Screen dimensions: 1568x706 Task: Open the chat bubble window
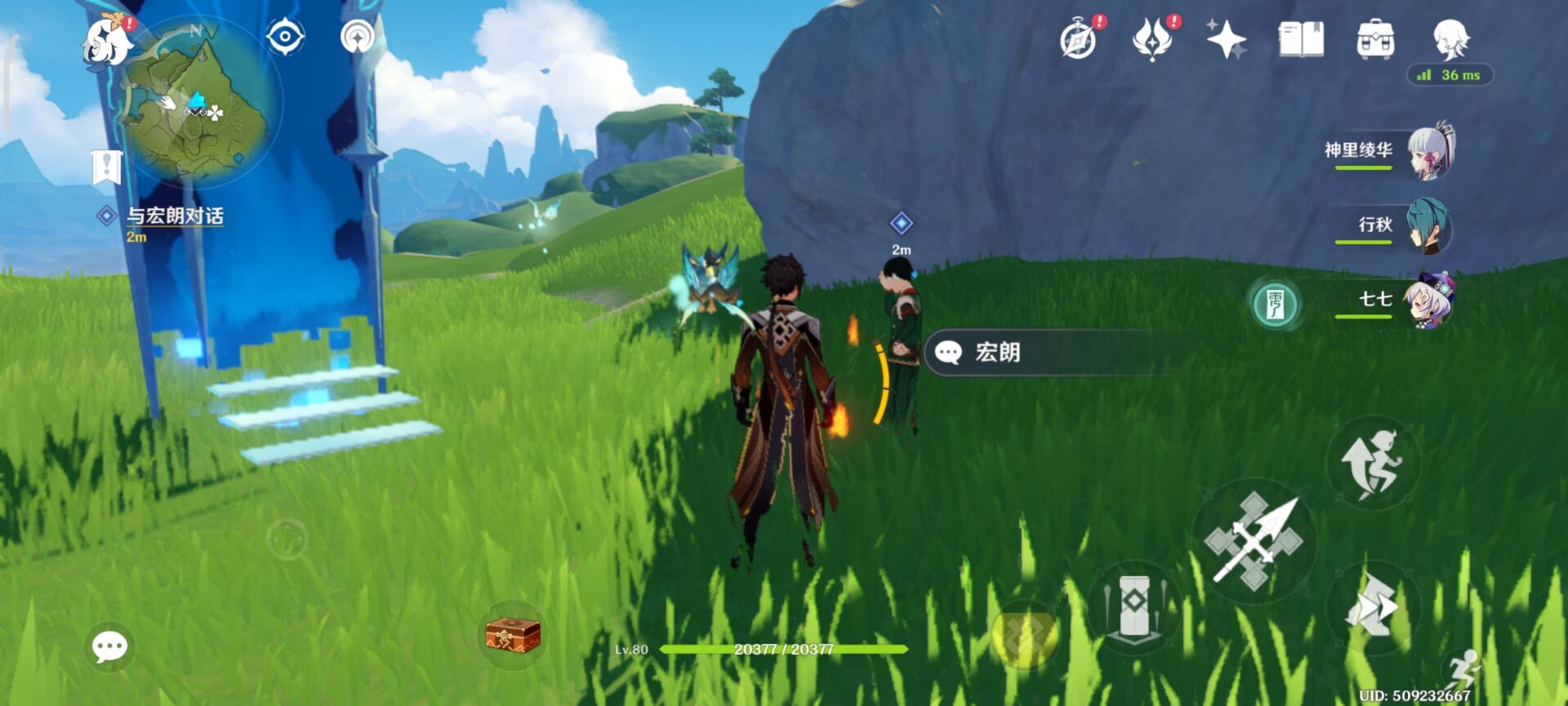click(109, 647)
